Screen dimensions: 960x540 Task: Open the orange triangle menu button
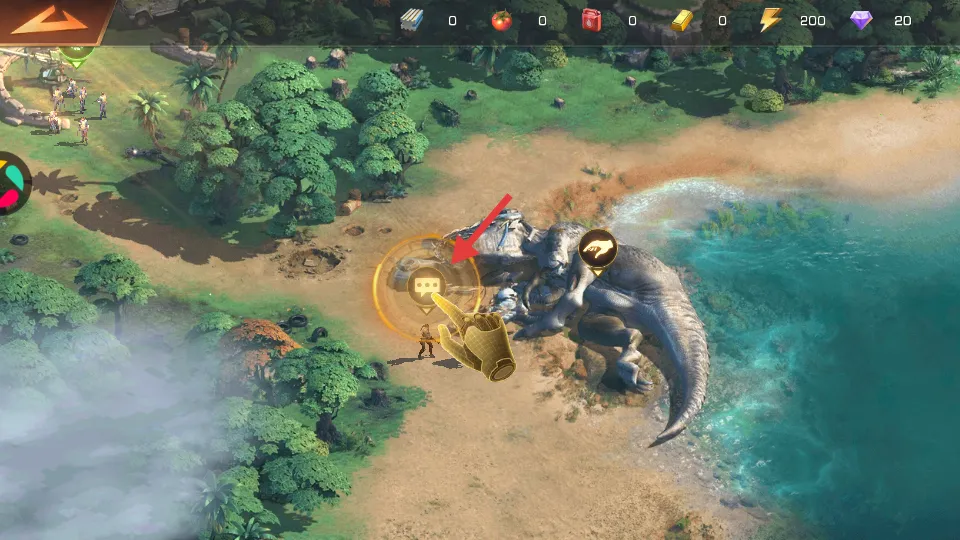click(x=50, y=20)
